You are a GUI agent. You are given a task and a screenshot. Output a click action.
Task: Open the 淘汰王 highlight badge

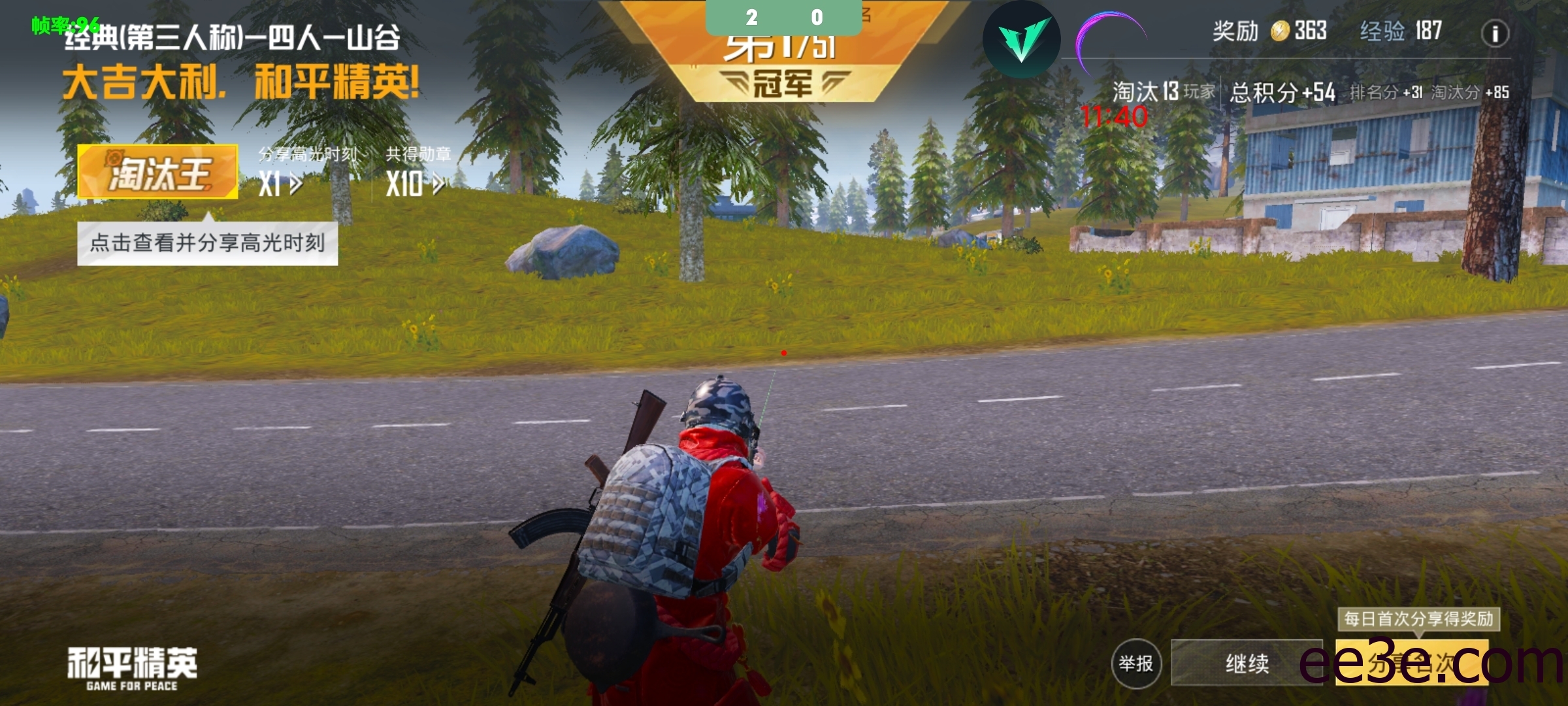(157, 172)
